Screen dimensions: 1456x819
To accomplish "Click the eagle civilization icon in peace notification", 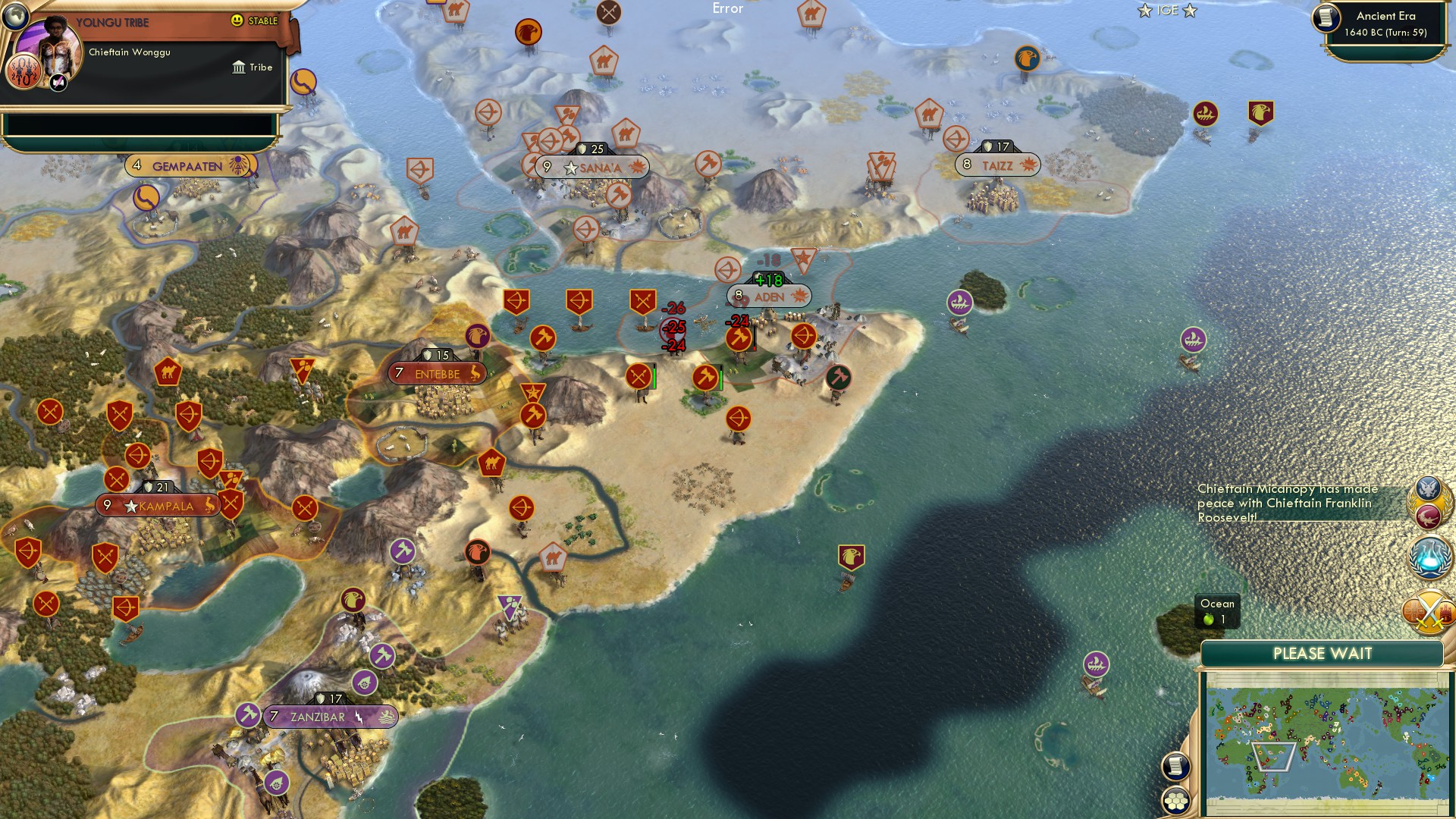I will pyautogui.click(x=1429, y=489).
